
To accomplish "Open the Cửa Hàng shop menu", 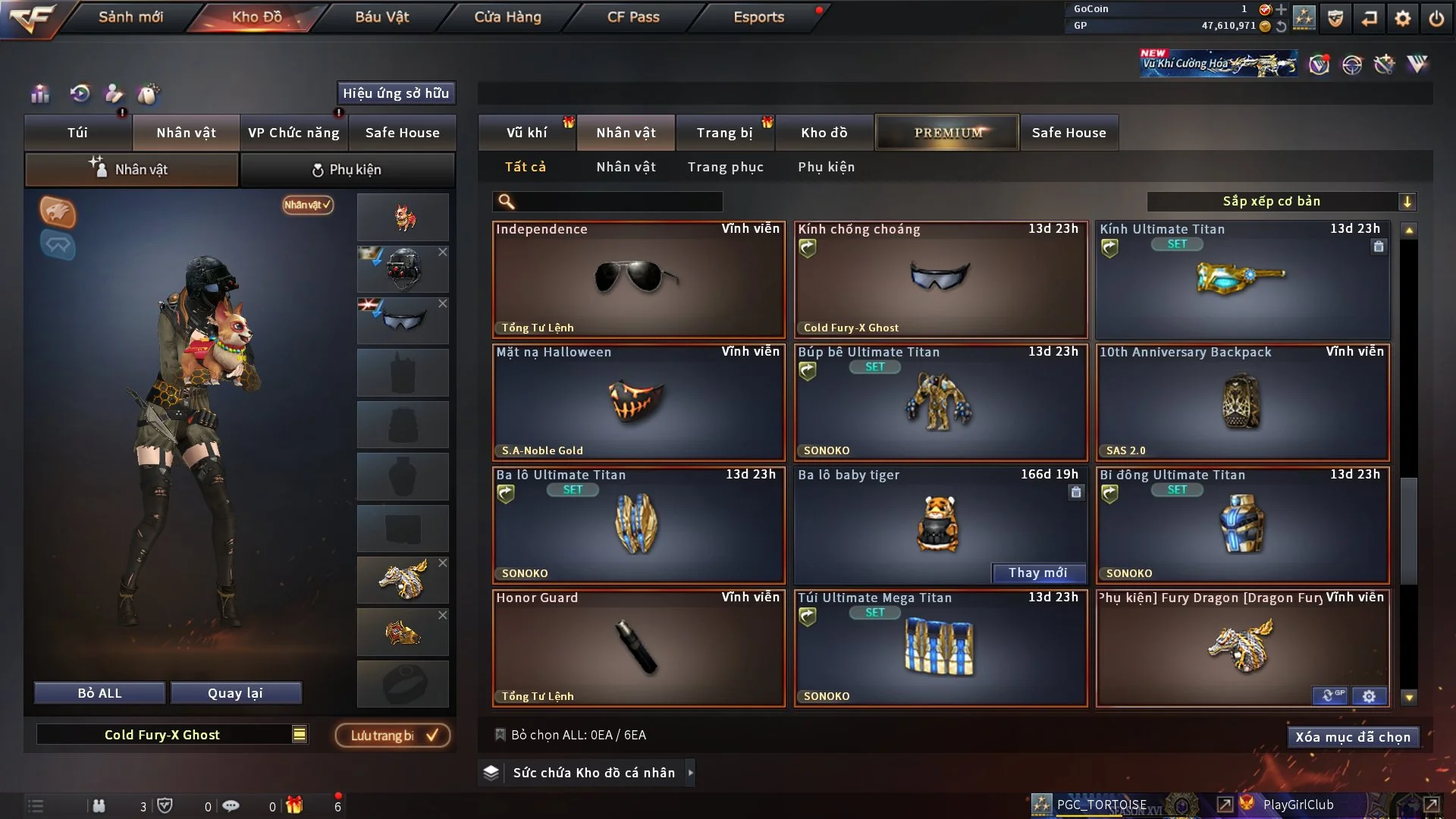I will tap(507, 17).
